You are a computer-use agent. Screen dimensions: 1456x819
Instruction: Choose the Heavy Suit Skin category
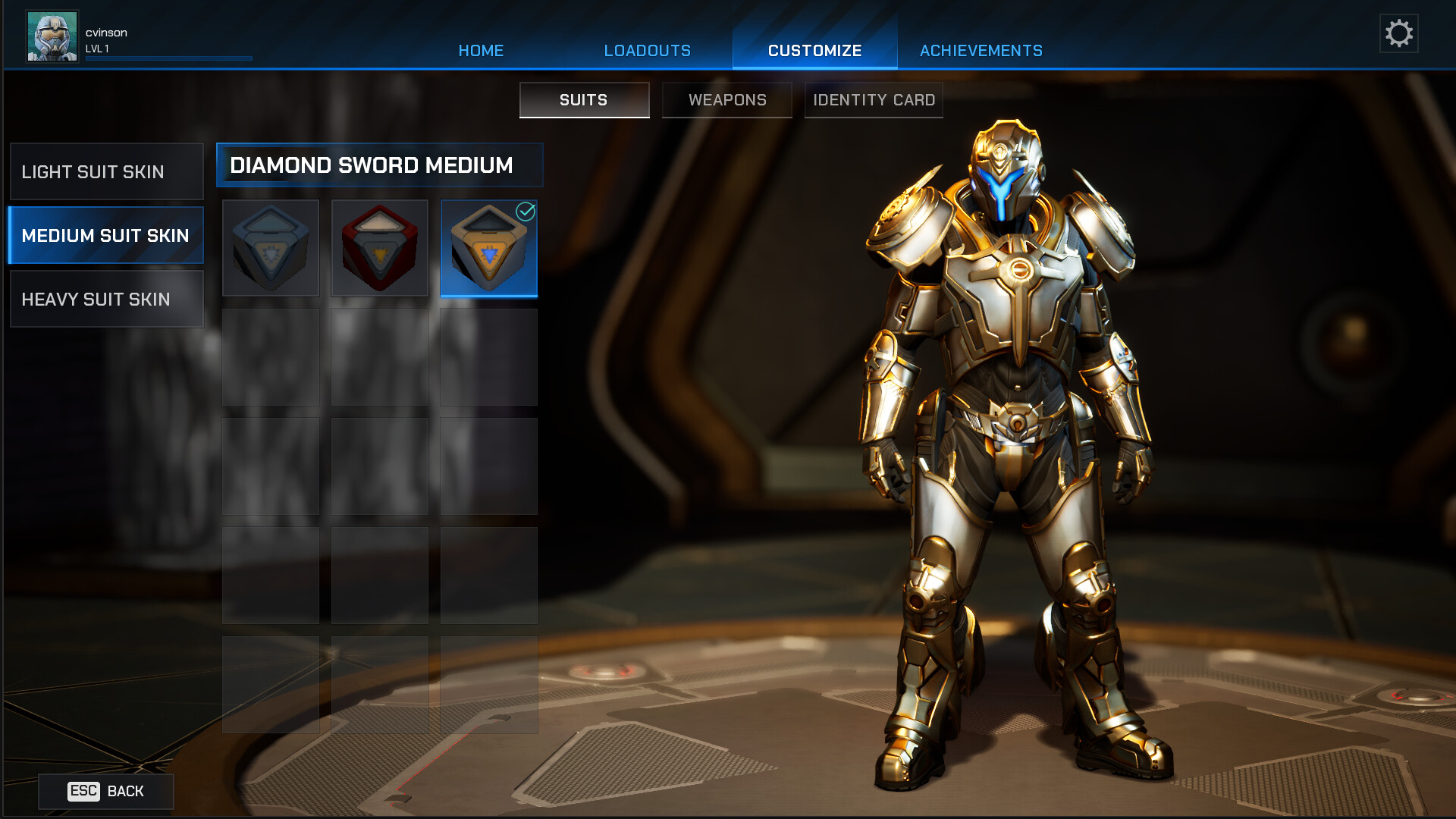107,300
